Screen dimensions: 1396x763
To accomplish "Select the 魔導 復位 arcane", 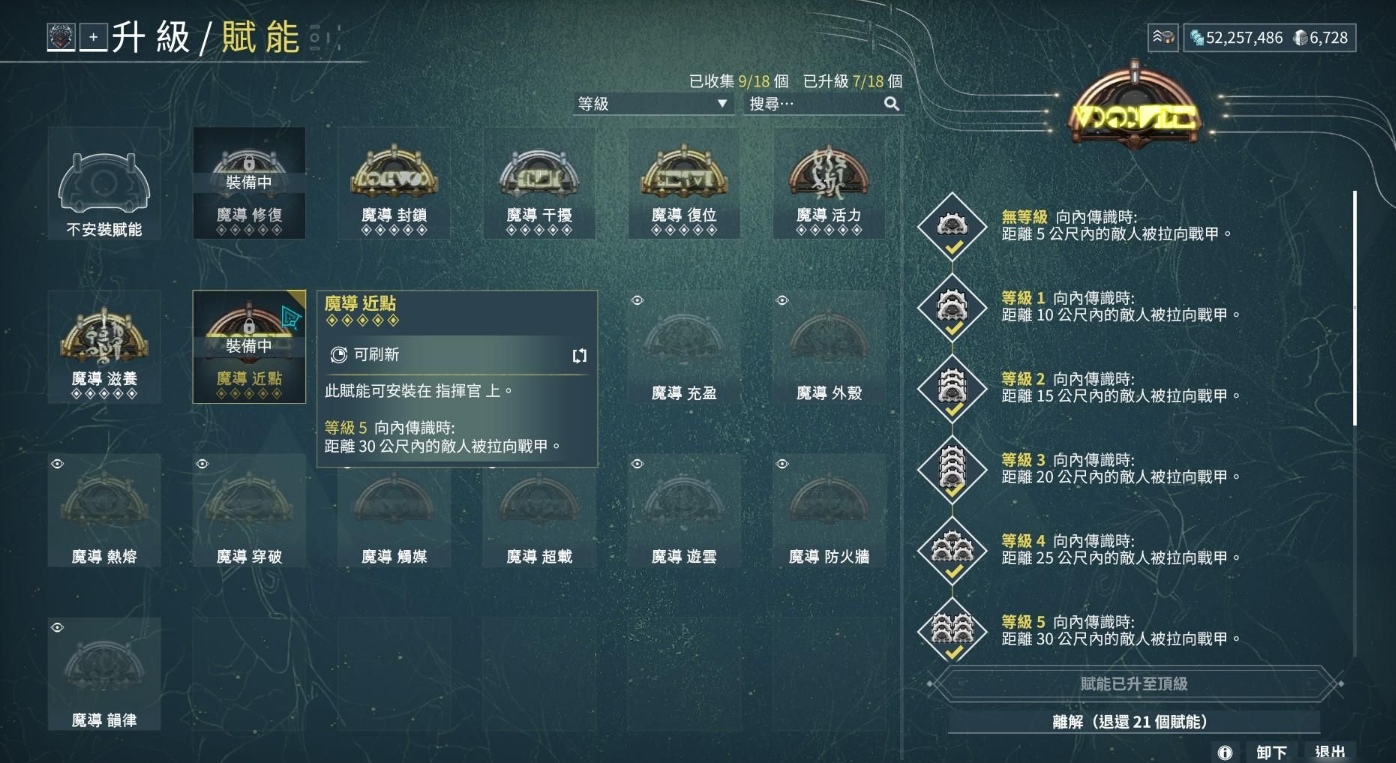I will 684,185.
